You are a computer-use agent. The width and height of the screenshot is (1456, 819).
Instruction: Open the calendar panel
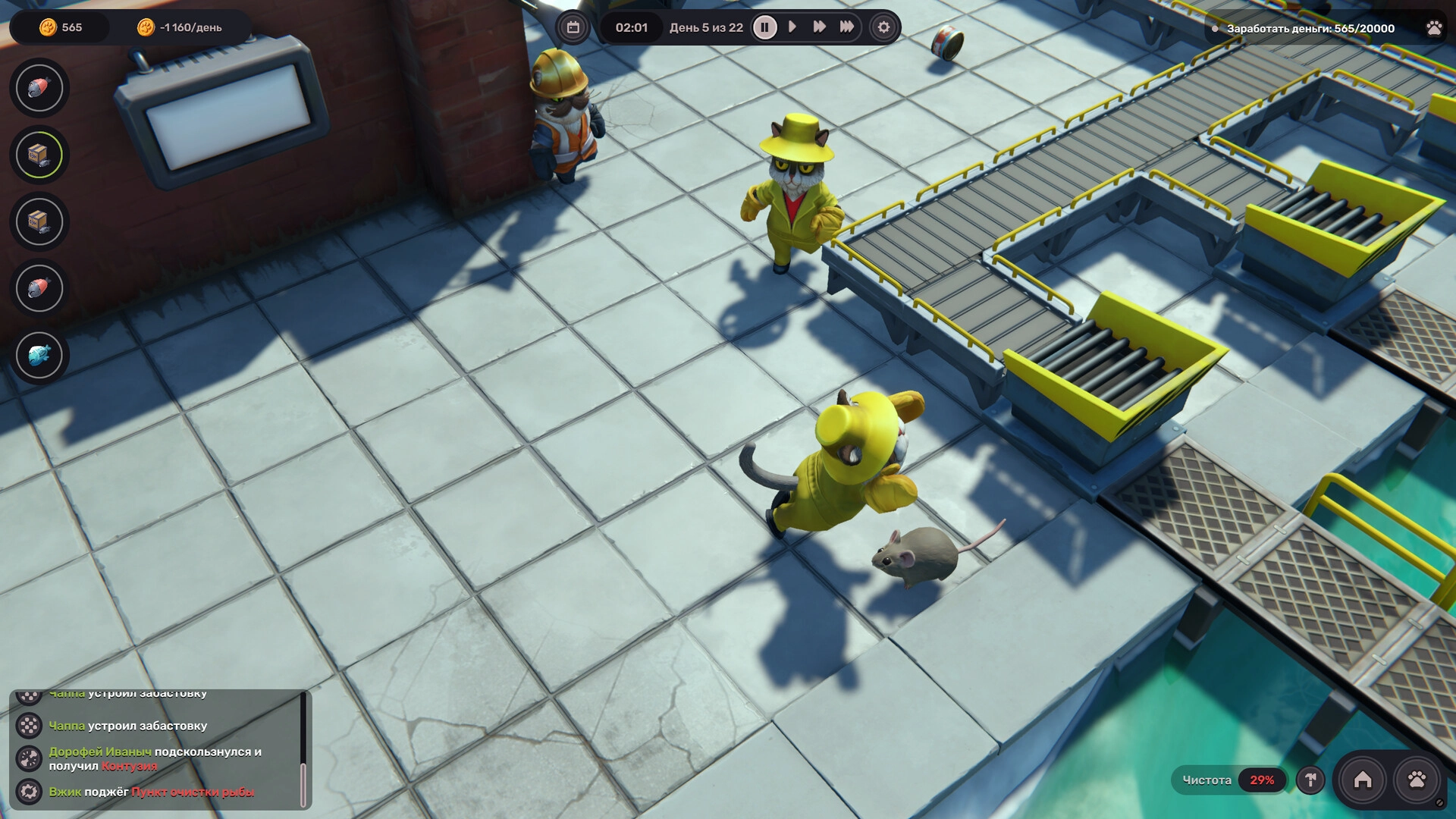pyautogui.click(x=573, y=27)
